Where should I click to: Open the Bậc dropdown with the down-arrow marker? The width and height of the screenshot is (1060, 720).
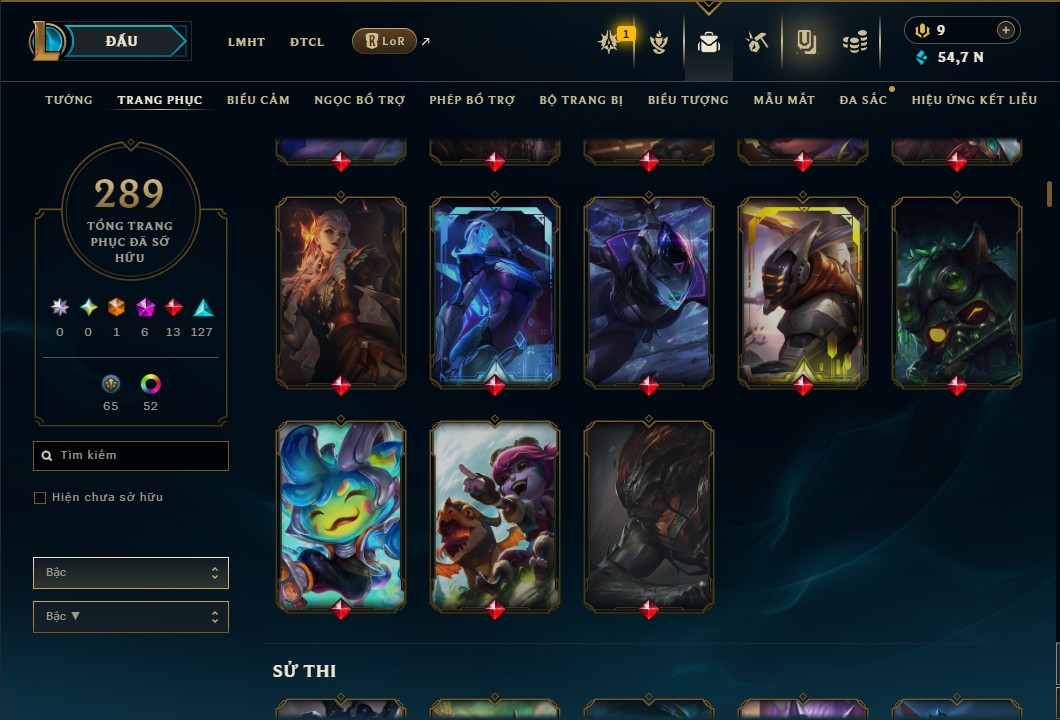(x=131, y=617)
